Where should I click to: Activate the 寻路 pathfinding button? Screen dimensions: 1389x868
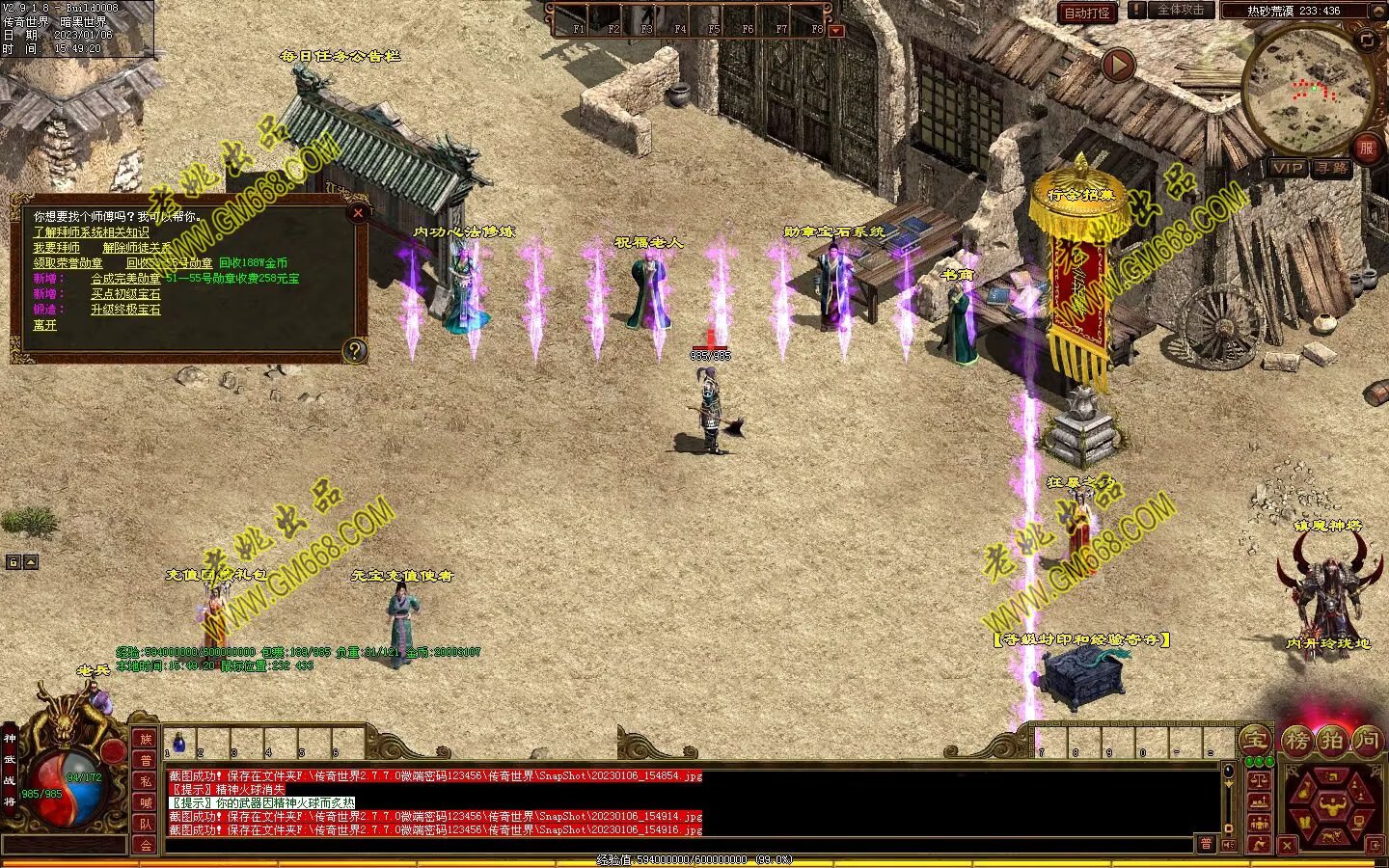point(1332,168)
